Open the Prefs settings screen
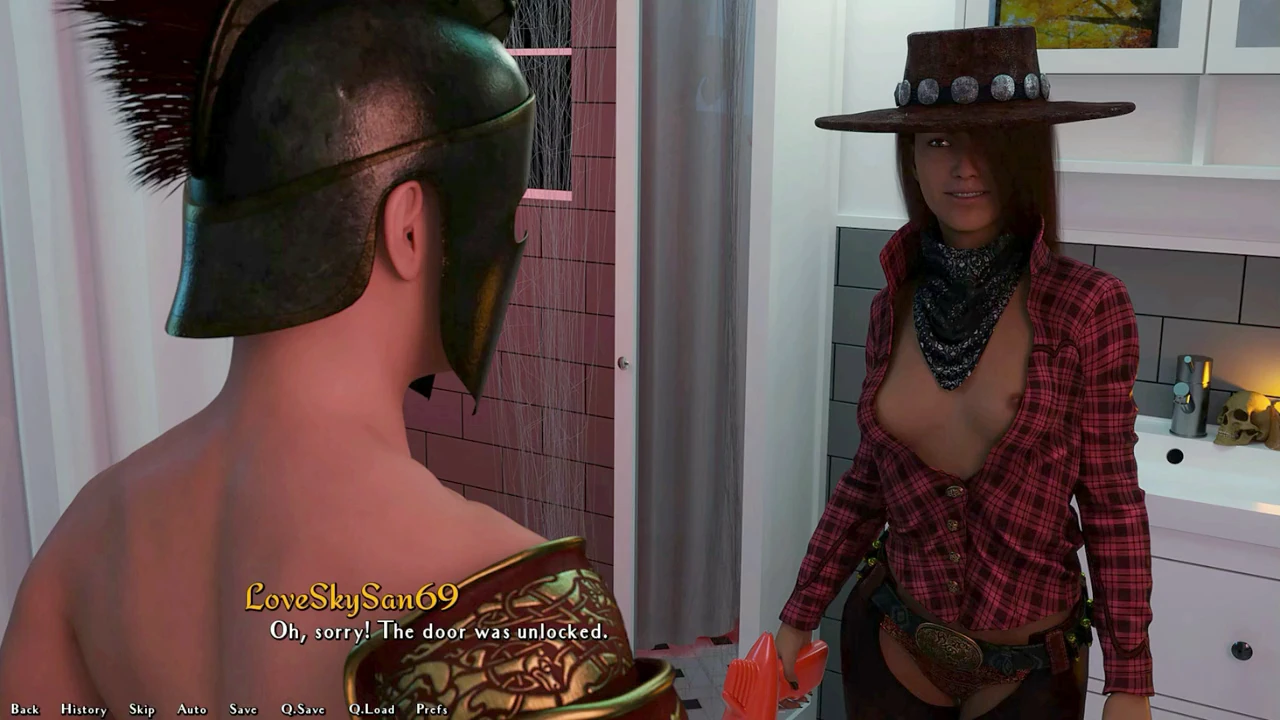Image resolution: width=1280 pixels, height=720 pixels. [432, 709]
